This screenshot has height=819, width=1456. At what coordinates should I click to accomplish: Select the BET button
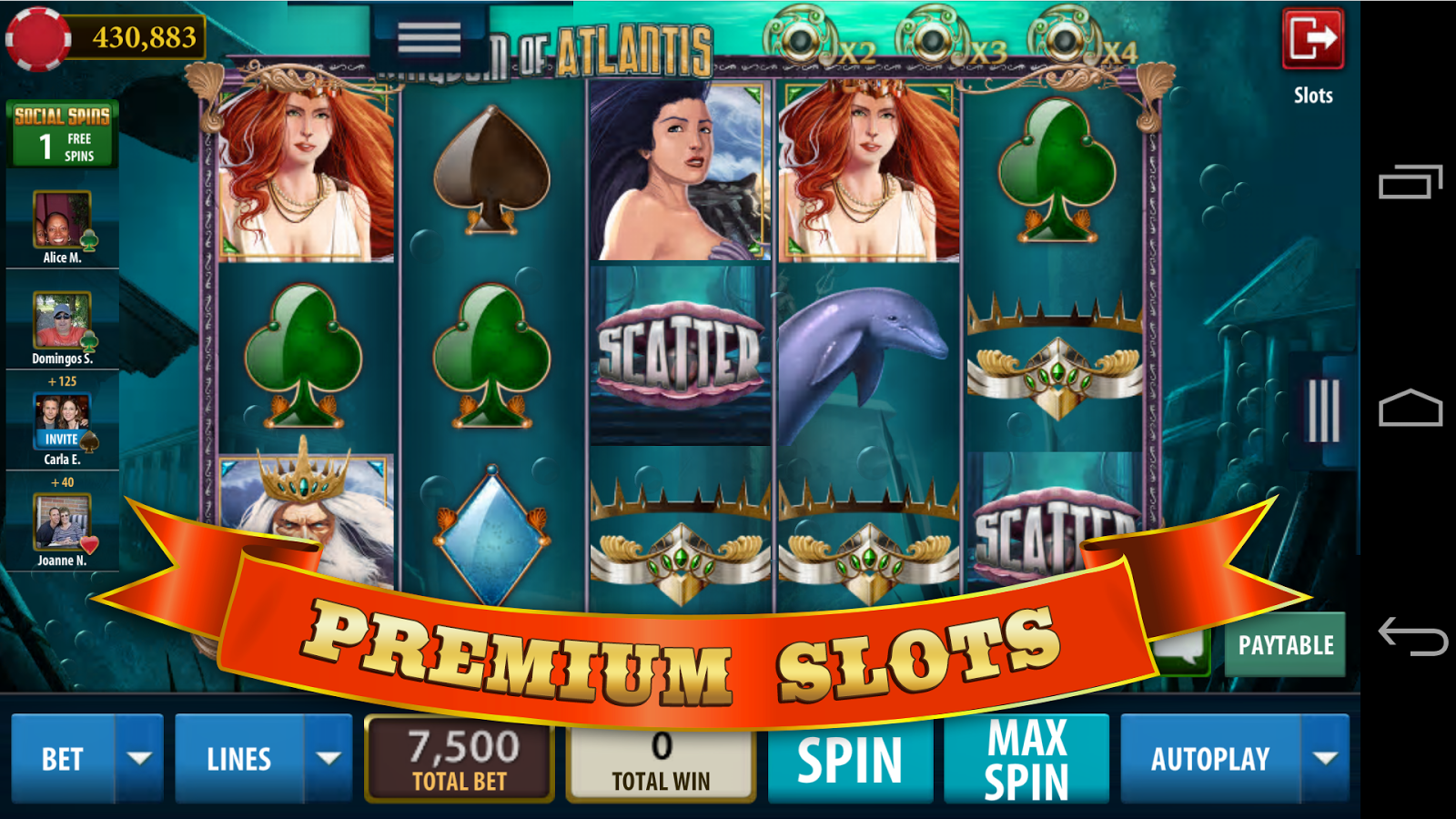[63, 759]
